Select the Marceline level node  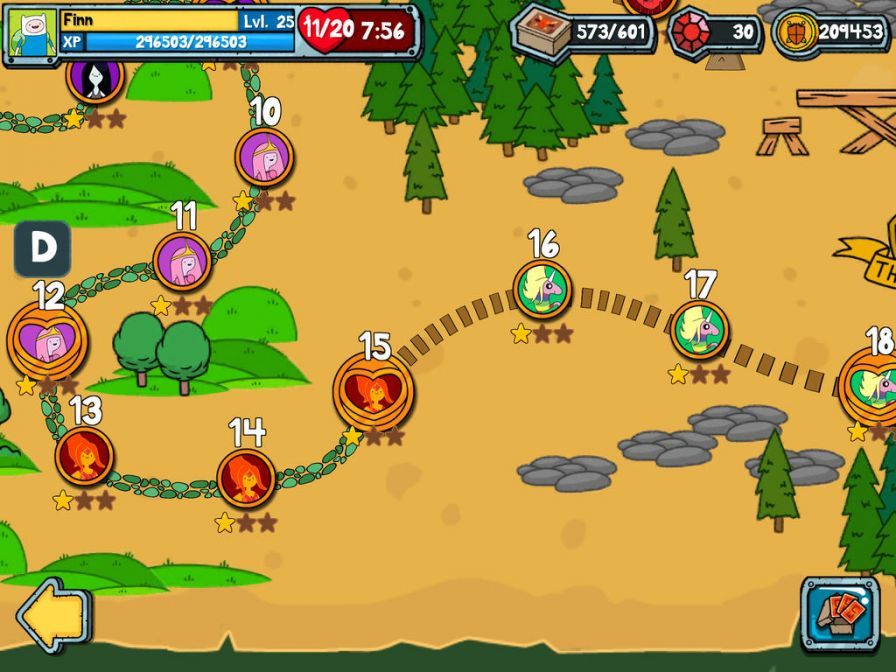pos(95,78)
